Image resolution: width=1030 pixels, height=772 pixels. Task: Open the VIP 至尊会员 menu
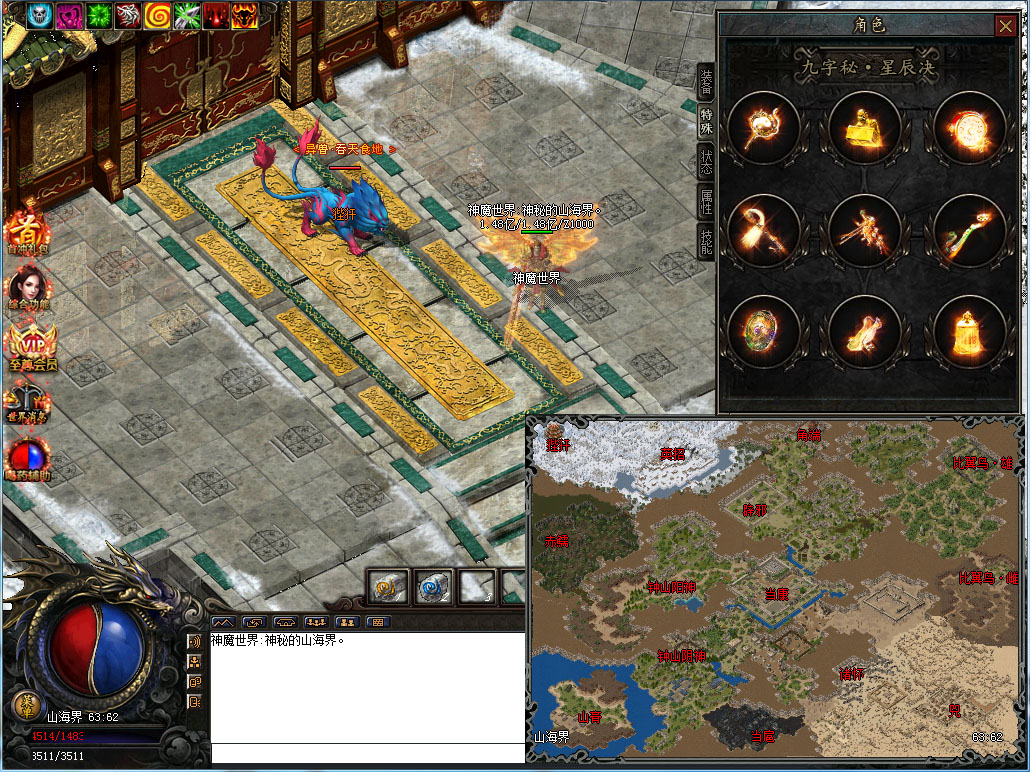pos(31,346)
